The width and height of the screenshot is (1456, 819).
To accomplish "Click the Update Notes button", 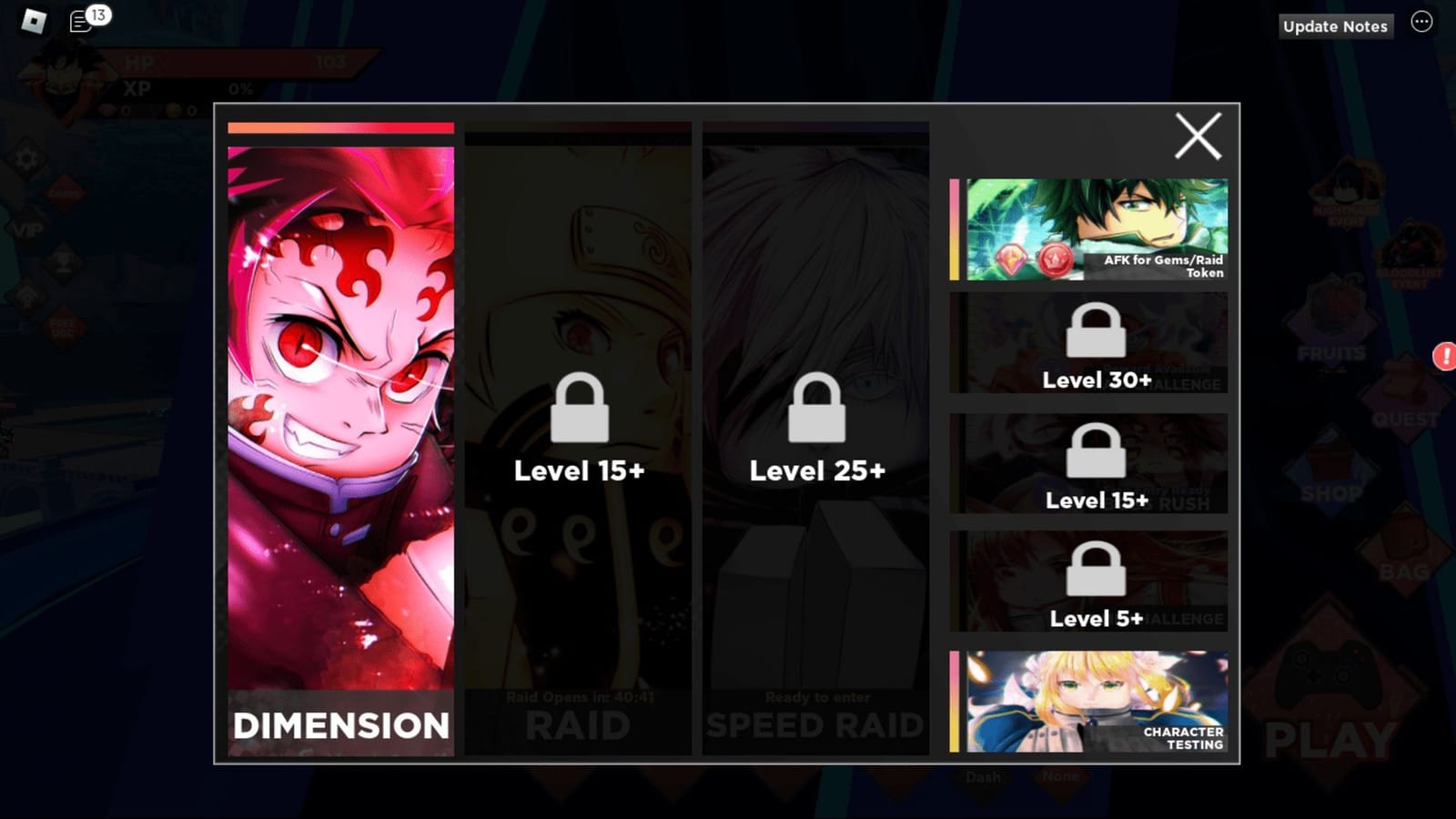I will tap(1335, 26).
